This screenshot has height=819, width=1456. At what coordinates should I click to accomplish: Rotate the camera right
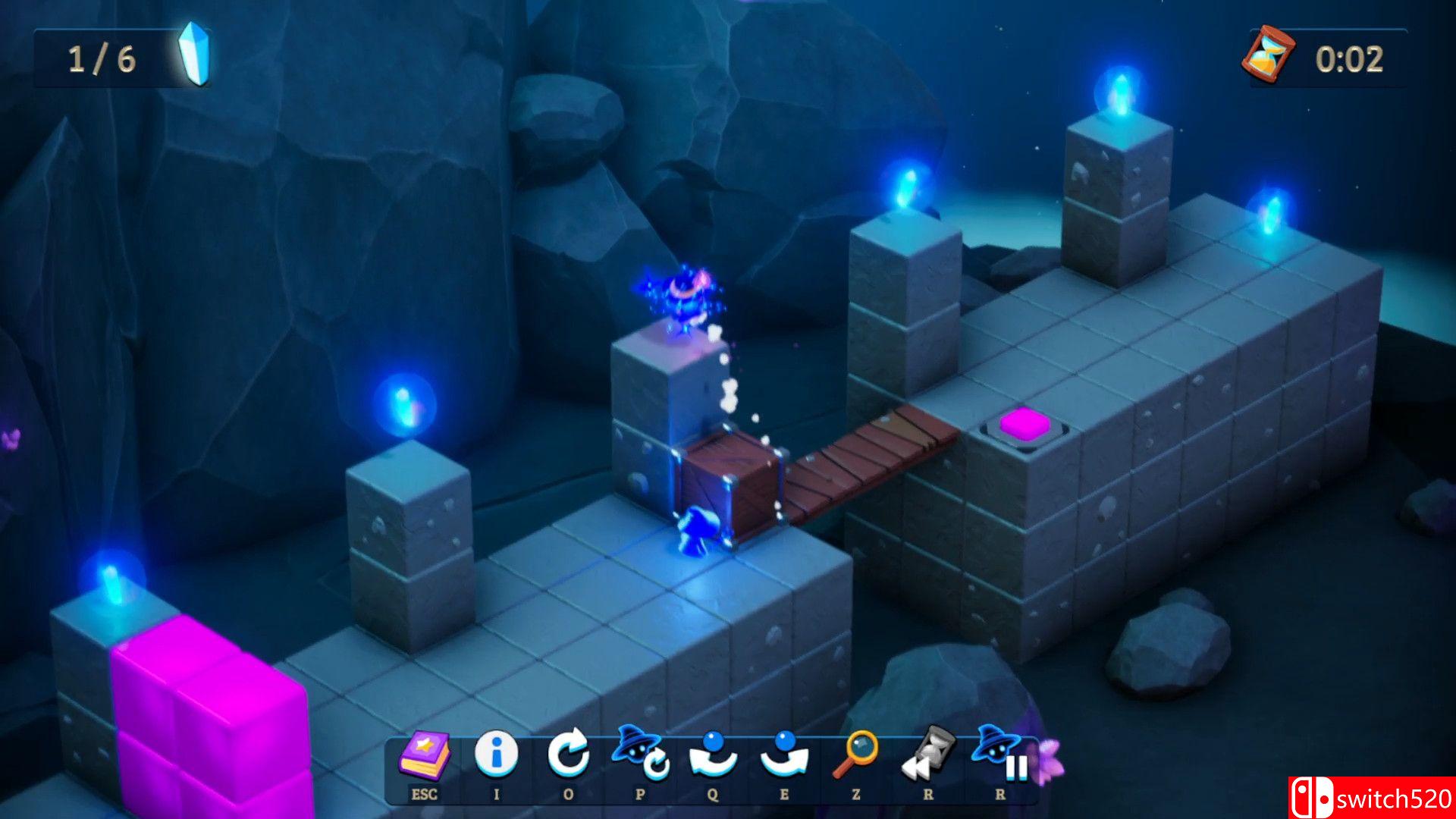[784, 755]
